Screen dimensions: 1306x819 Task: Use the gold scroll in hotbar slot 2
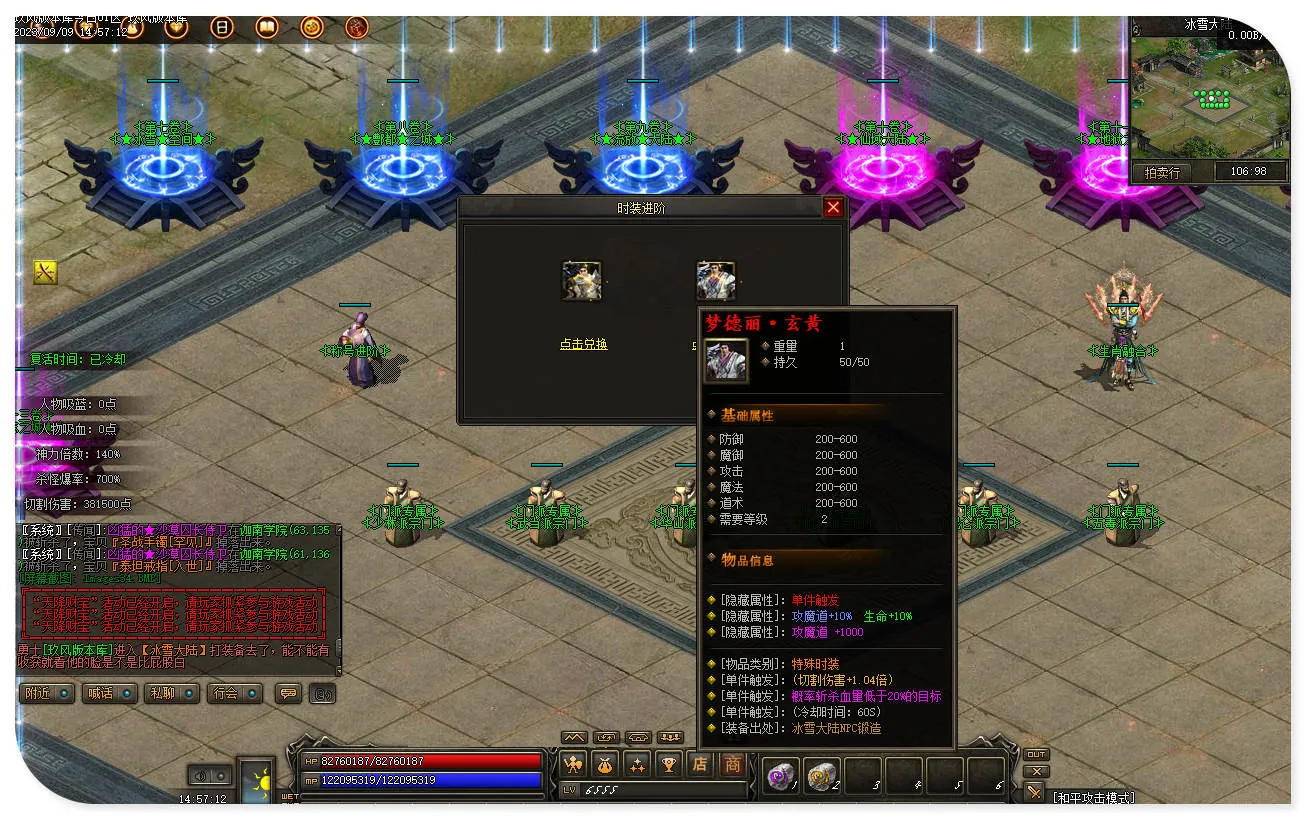[821, 776]
